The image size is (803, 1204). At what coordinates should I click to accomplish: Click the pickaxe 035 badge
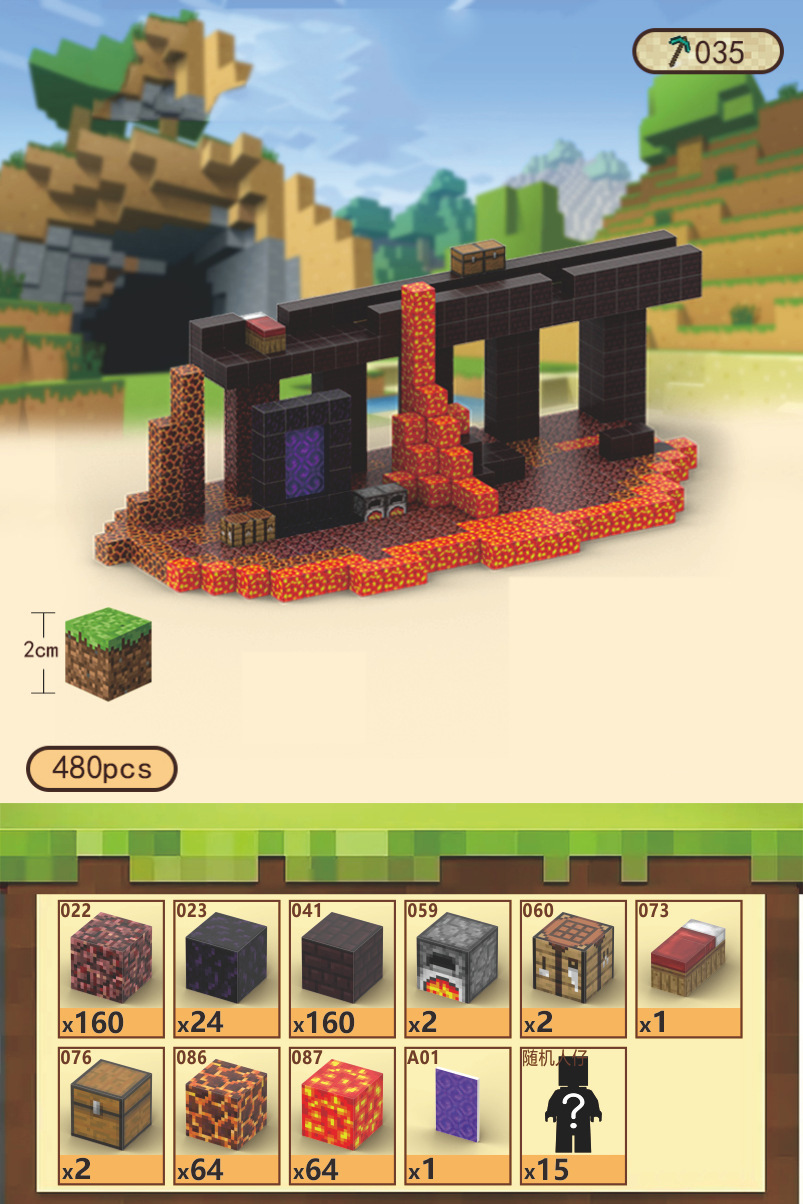click(707, 51)
